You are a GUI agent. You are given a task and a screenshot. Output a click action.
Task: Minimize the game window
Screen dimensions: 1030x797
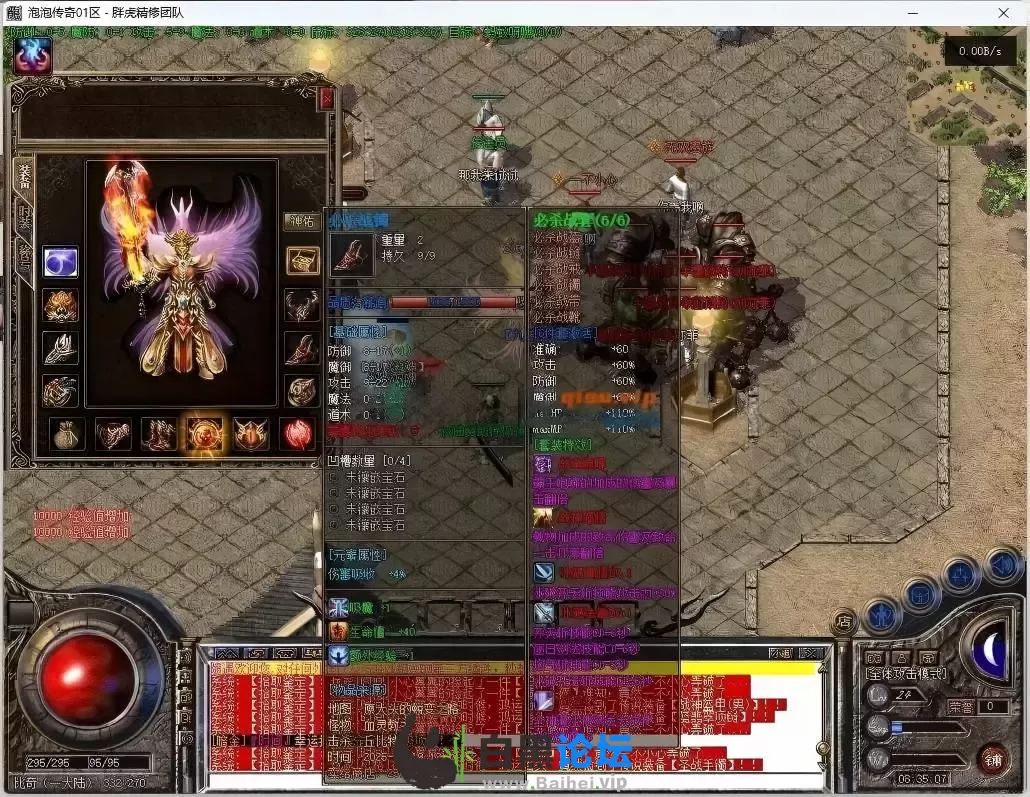913,12
